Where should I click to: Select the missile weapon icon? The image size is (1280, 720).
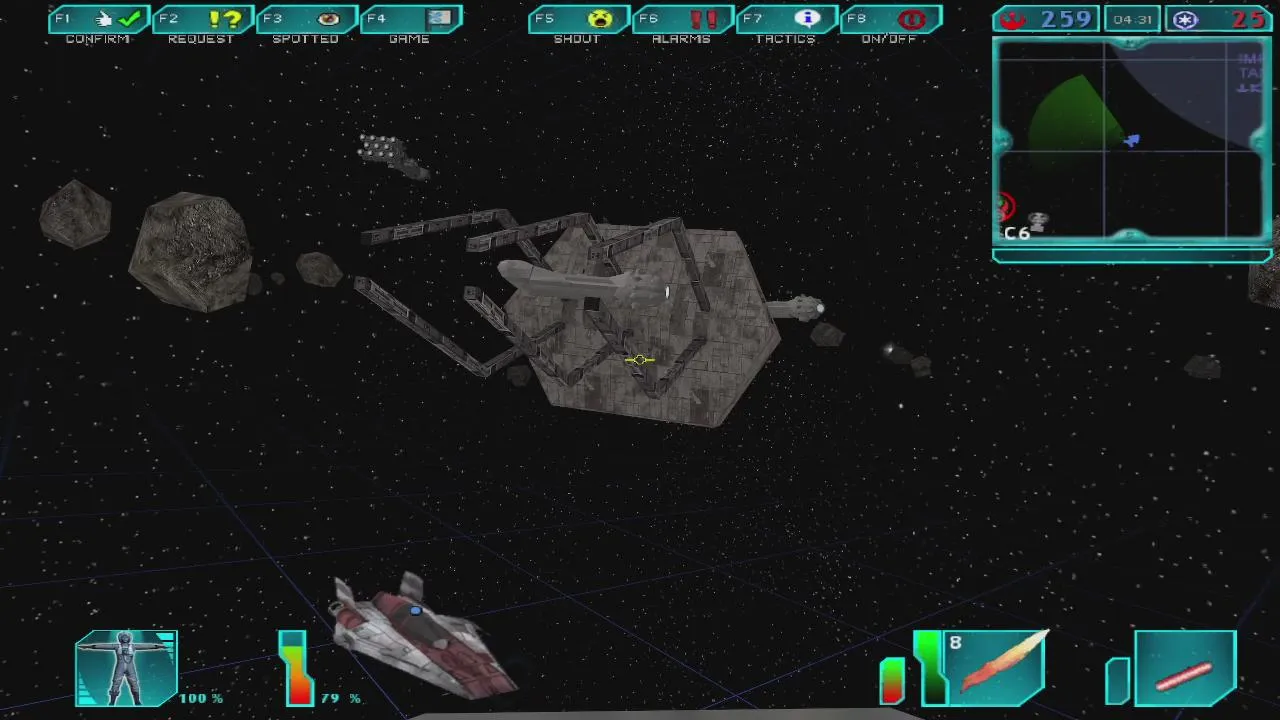pyautogui.click(x=996, y=667)
